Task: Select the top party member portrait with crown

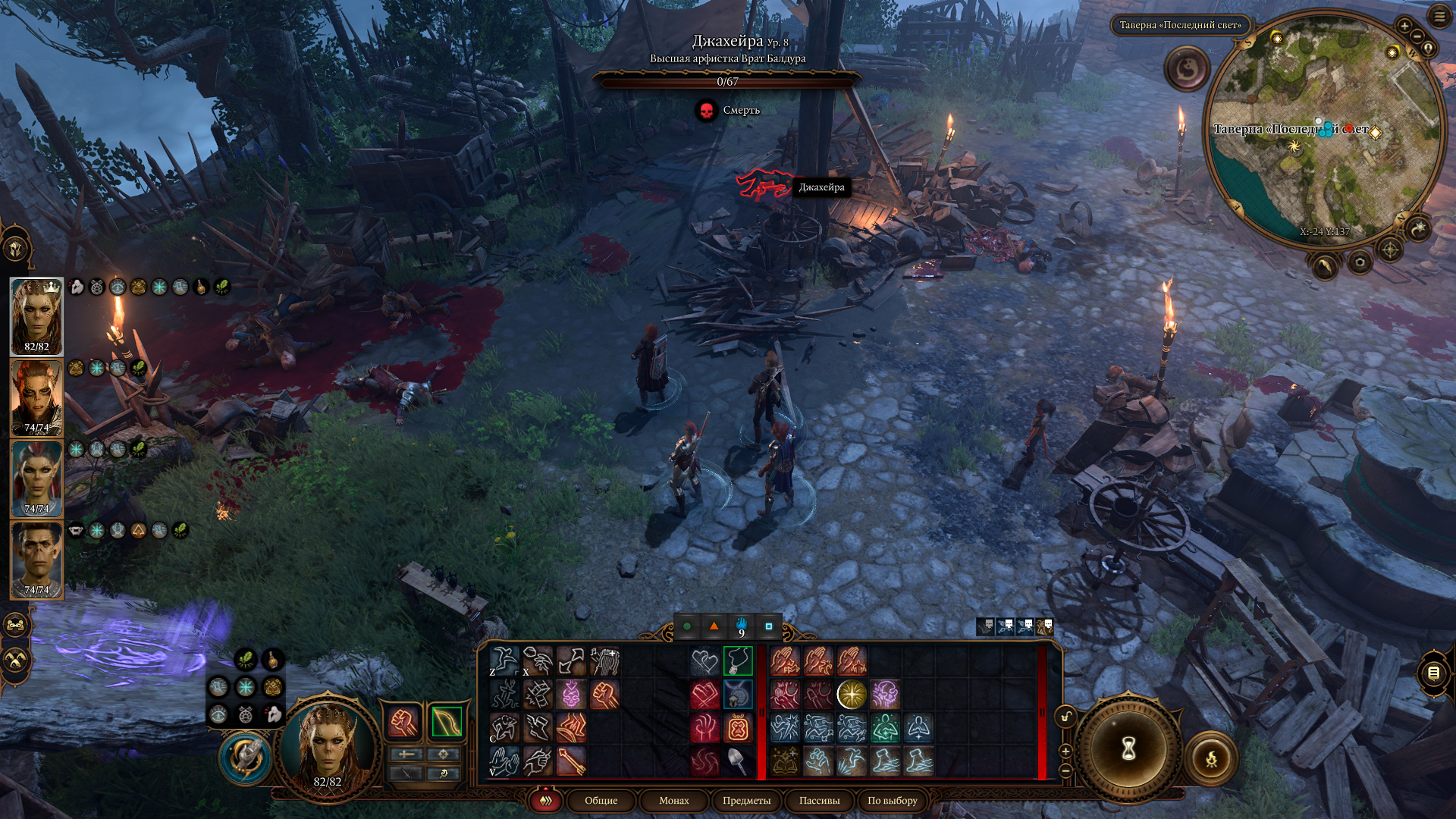Action: click(36, 315)
